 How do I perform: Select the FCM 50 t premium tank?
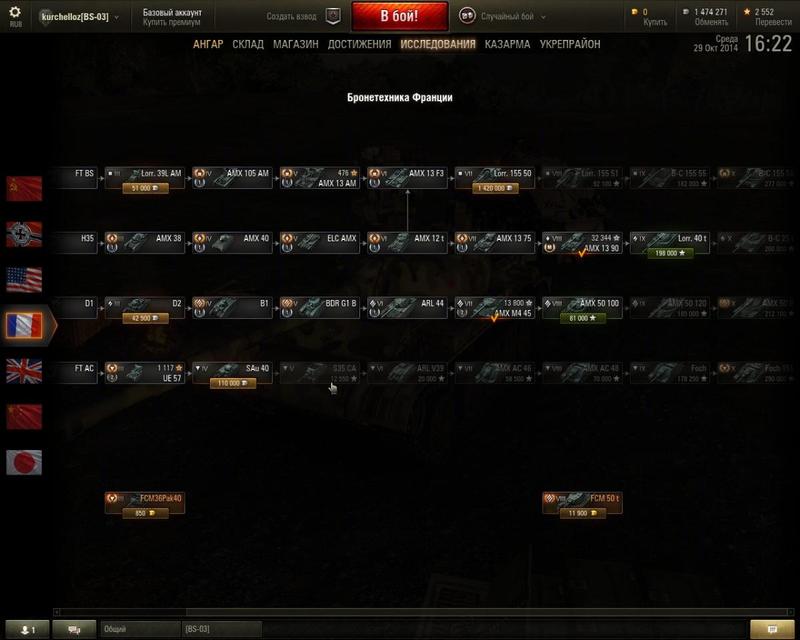581,502
